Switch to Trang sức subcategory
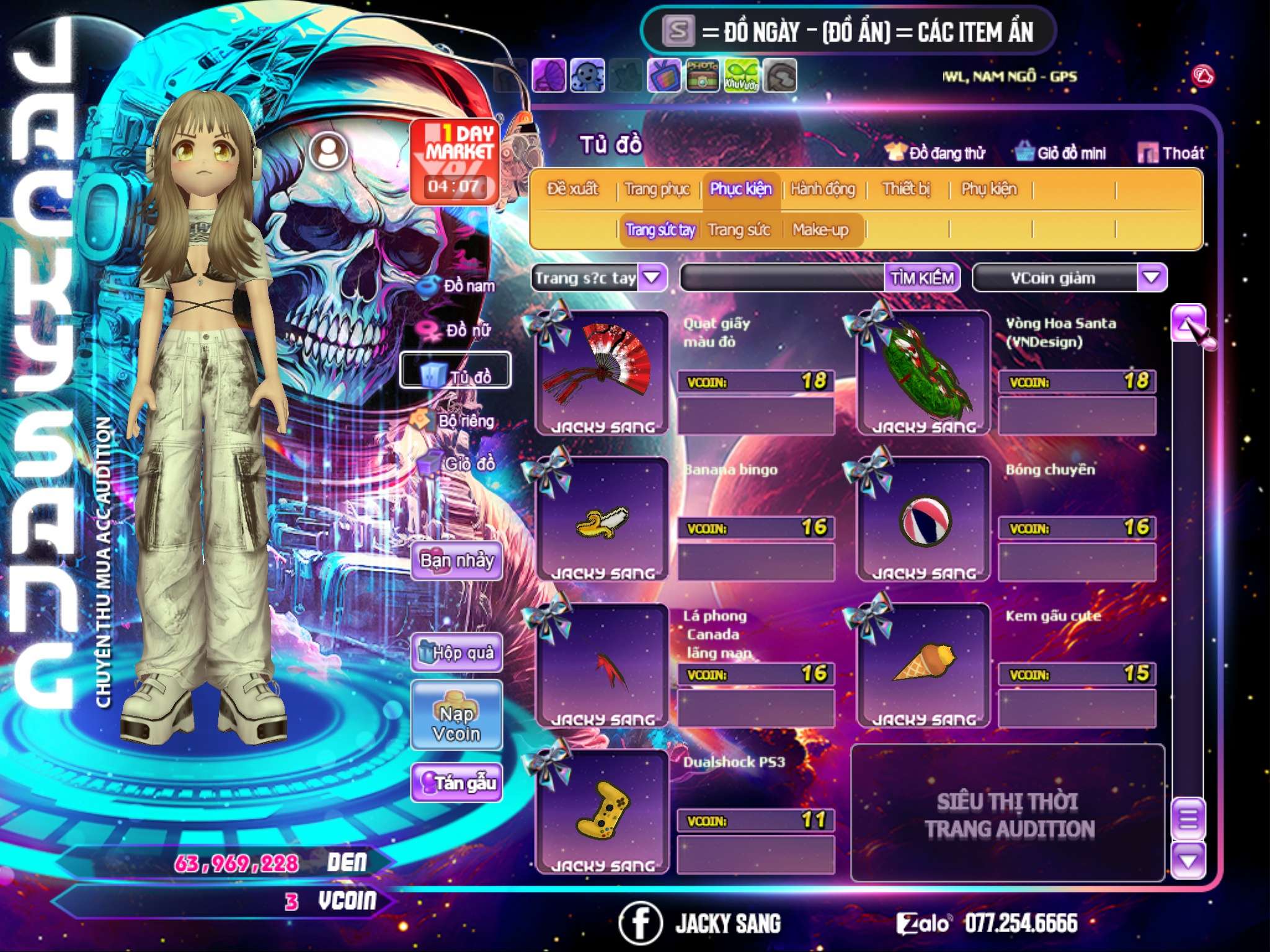 tap(739, 230)
